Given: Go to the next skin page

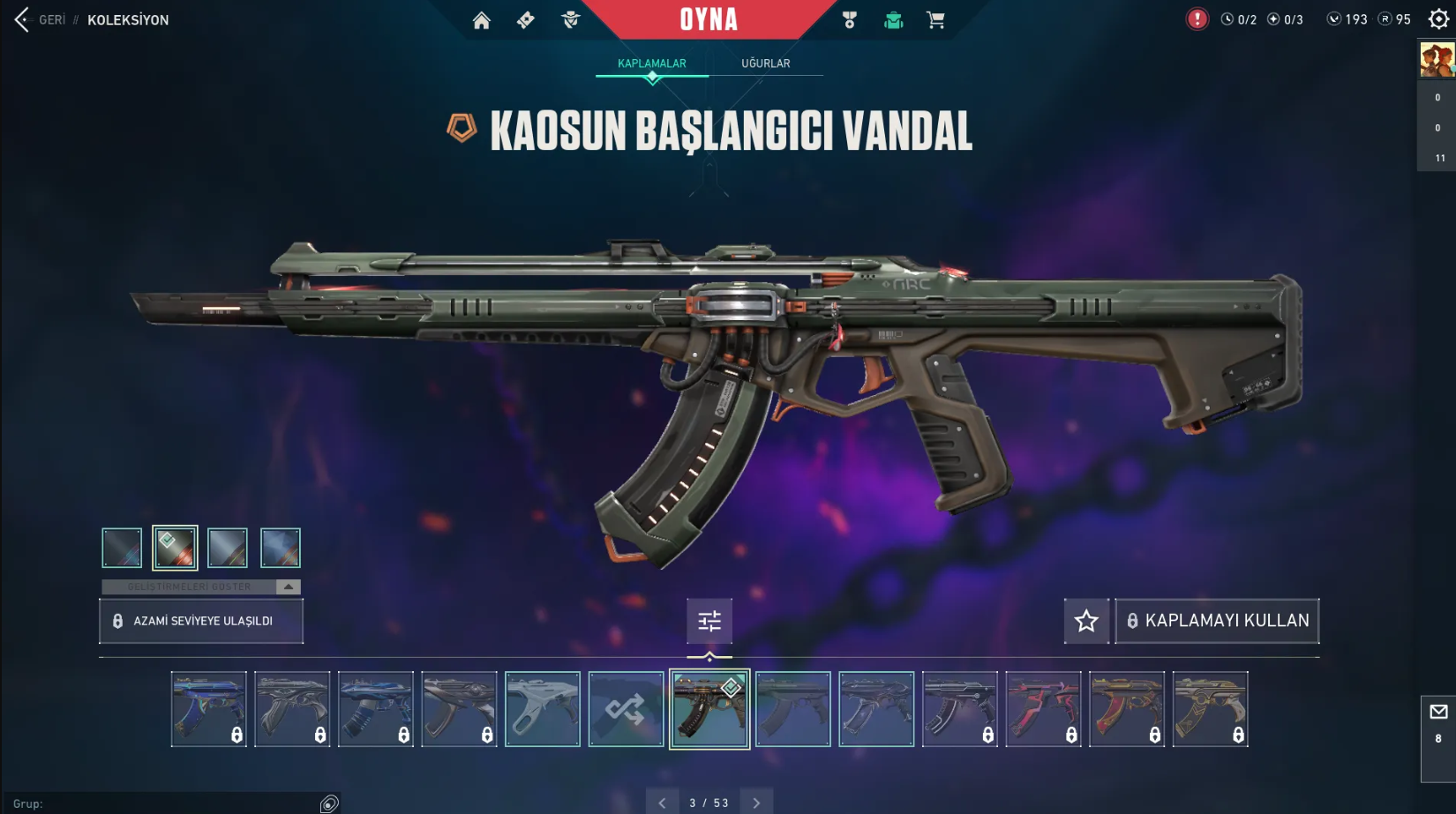Looking at the screenshot, I should pyautogui.click(x=756, y=803).
